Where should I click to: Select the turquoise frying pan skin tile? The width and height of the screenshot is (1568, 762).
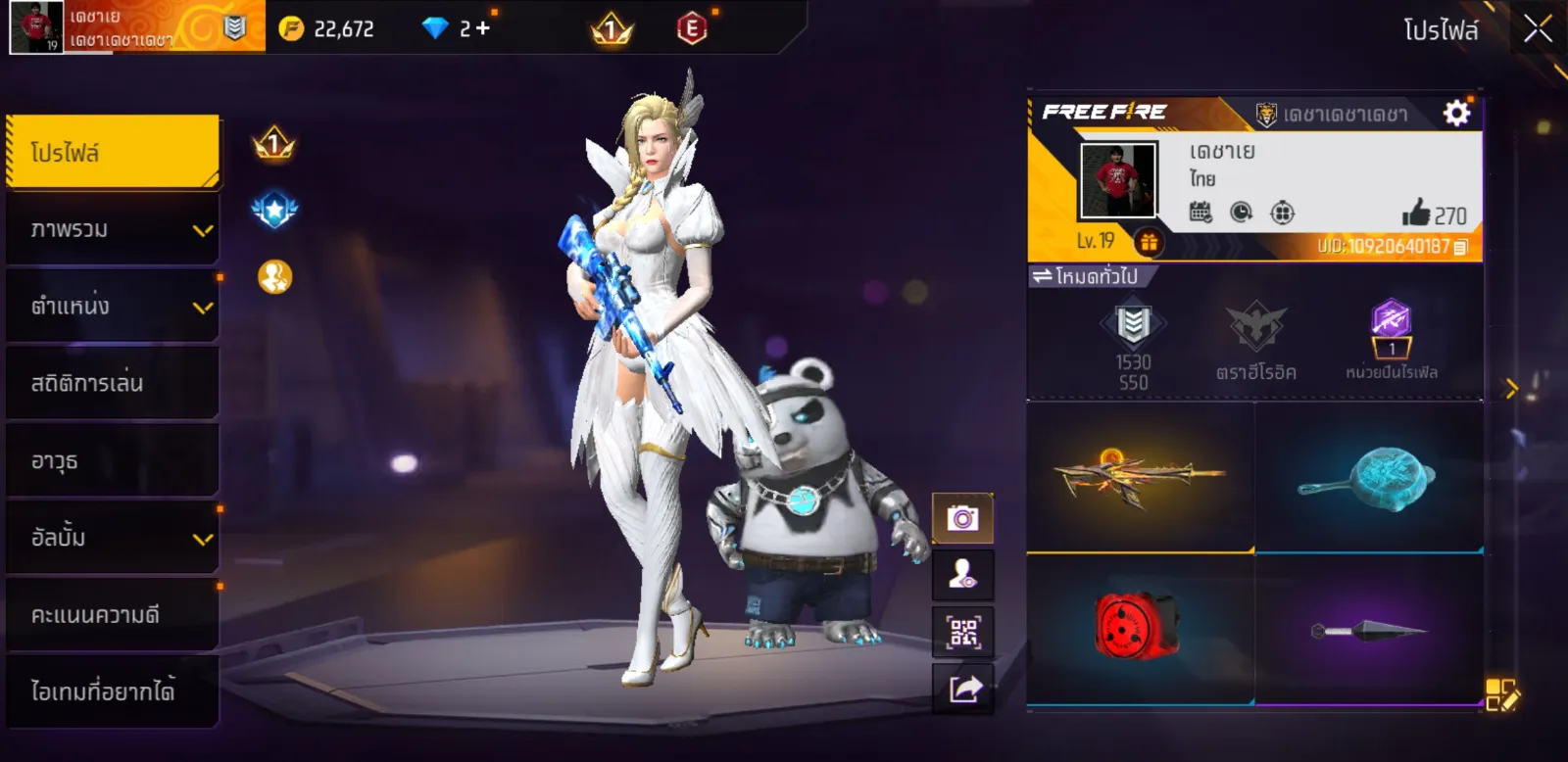pos(1368,477)
